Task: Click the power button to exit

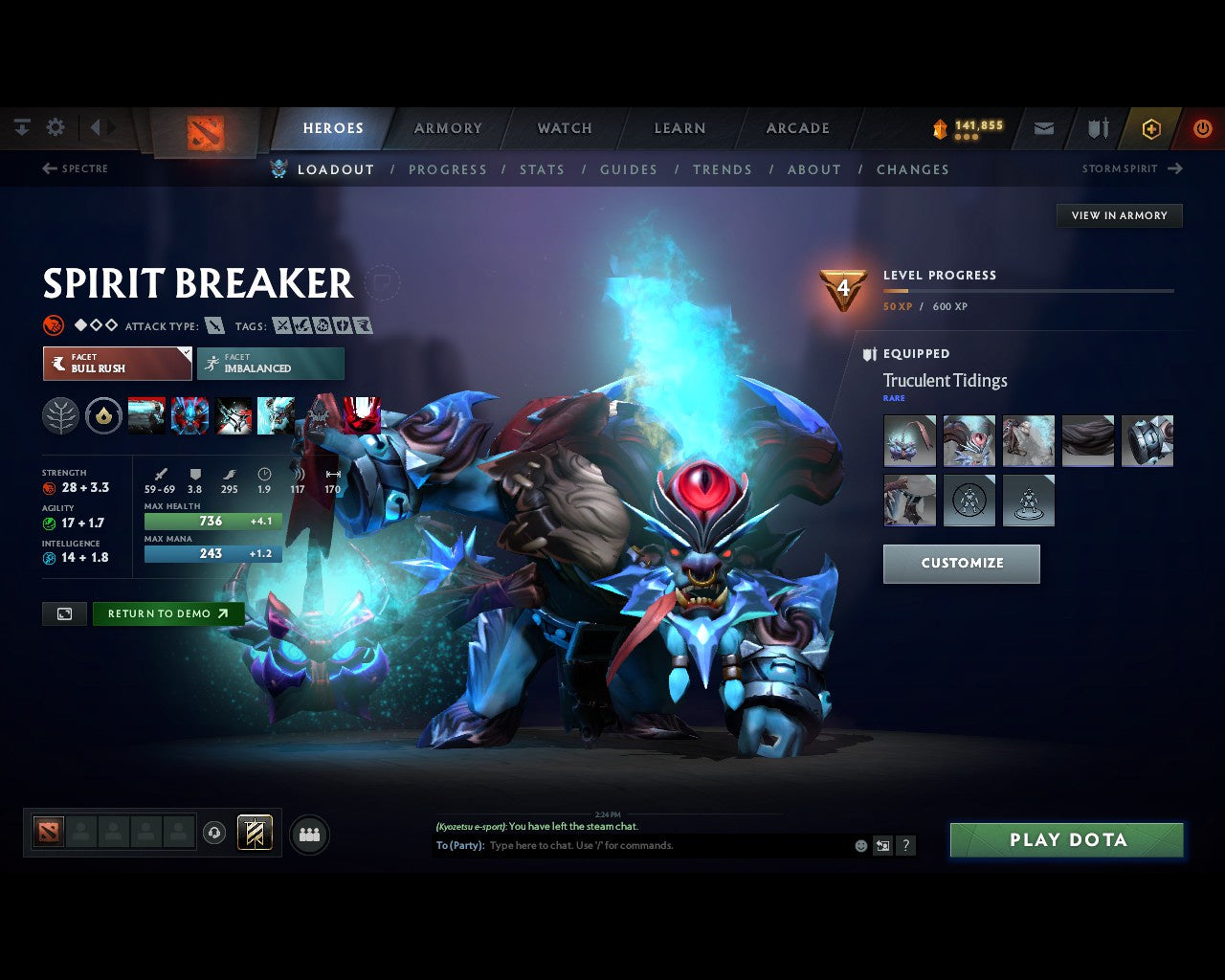Action: (1203, 127)
